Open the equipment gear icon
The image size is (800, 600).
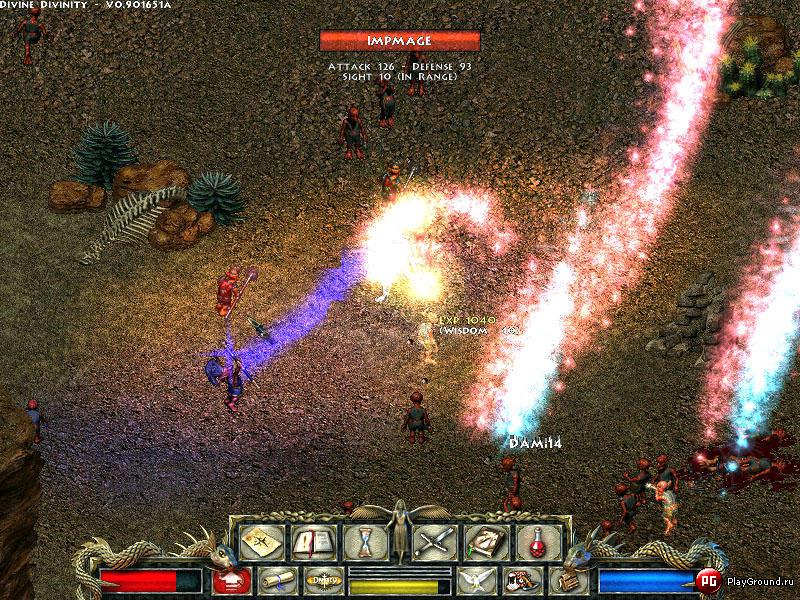(521, 580)
